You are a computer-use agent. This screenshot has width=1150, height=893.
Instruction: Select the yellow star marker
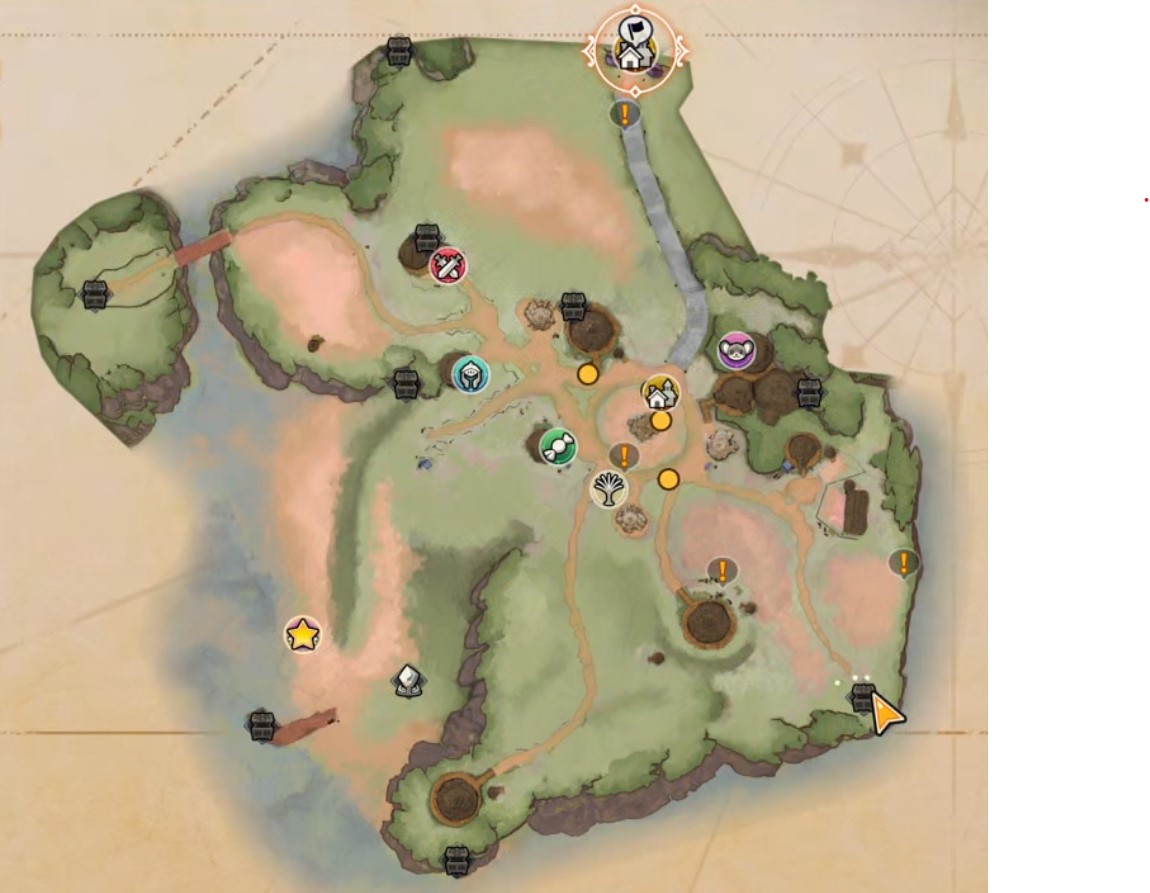pyautogui.click(x=302, y=634)
